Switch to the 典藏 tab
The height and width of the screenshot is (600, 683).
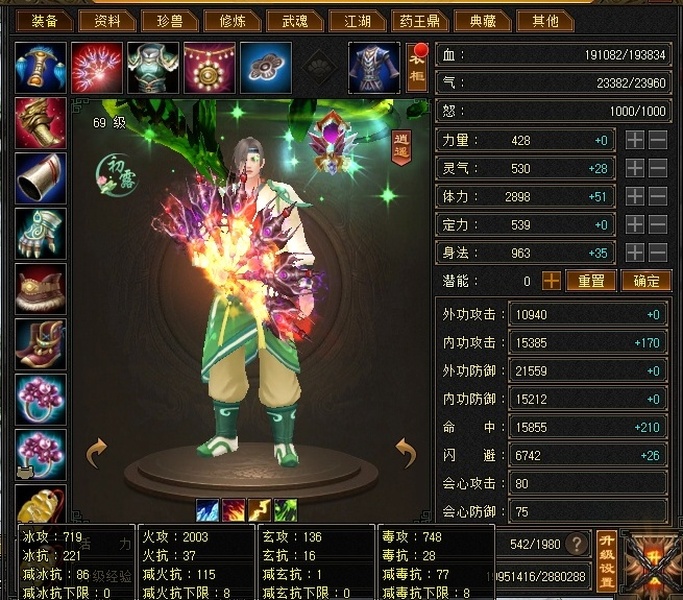pos(485,20)
